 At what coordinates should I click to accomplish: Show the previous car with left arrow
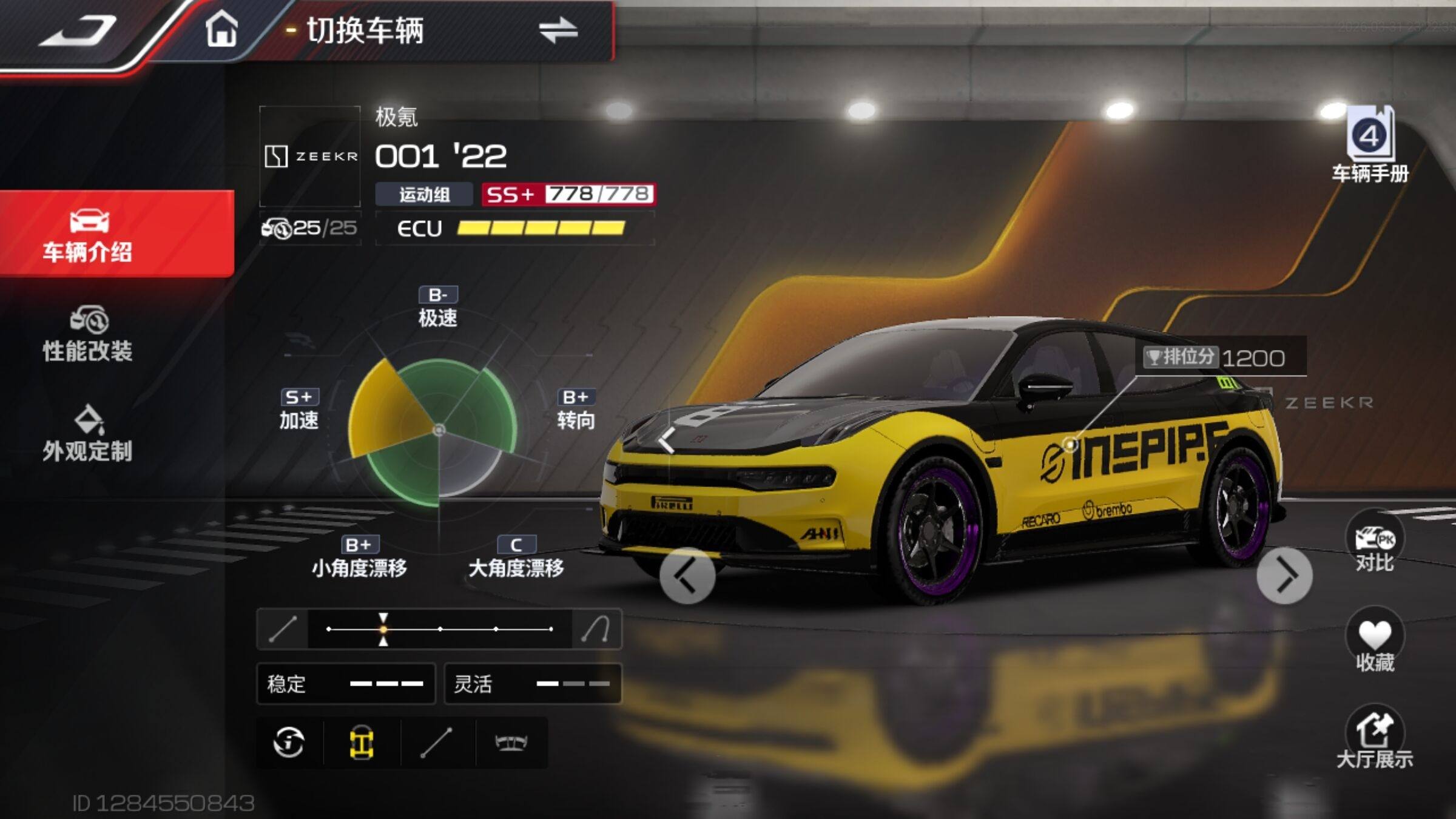[x=687, y=576]
